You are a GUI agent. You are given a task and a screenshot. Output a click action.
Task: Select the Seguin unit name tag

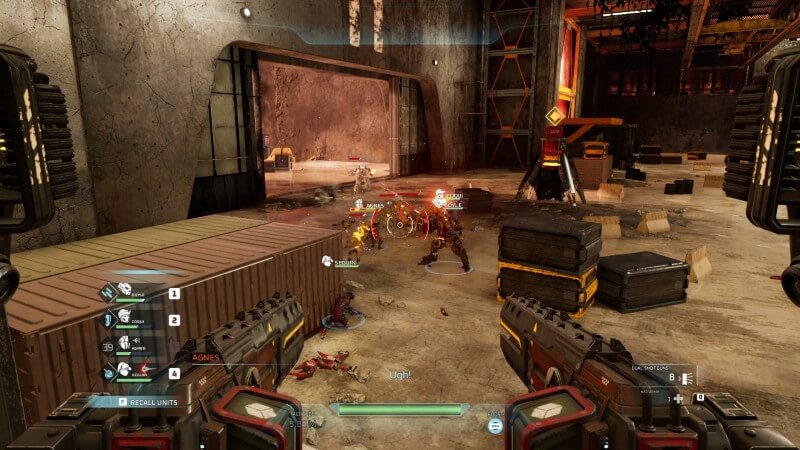[343, 260]
